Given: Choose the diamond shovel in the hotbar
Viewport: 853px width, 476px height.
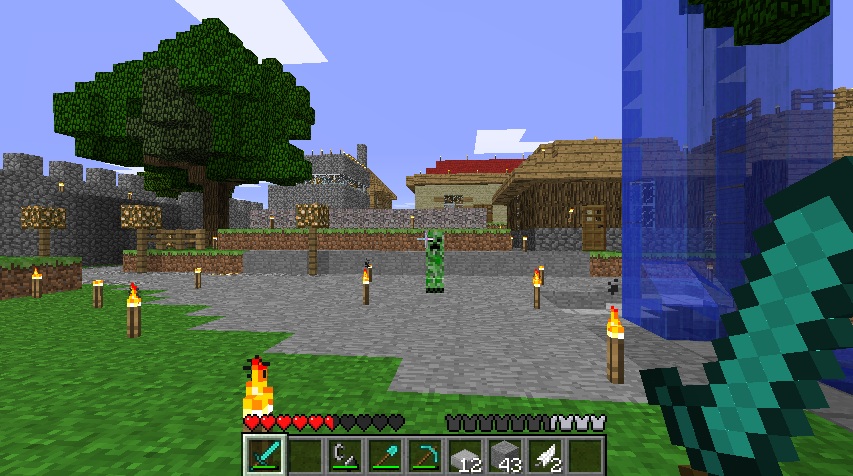Looking at the screenshot, I should coord(385,455).
